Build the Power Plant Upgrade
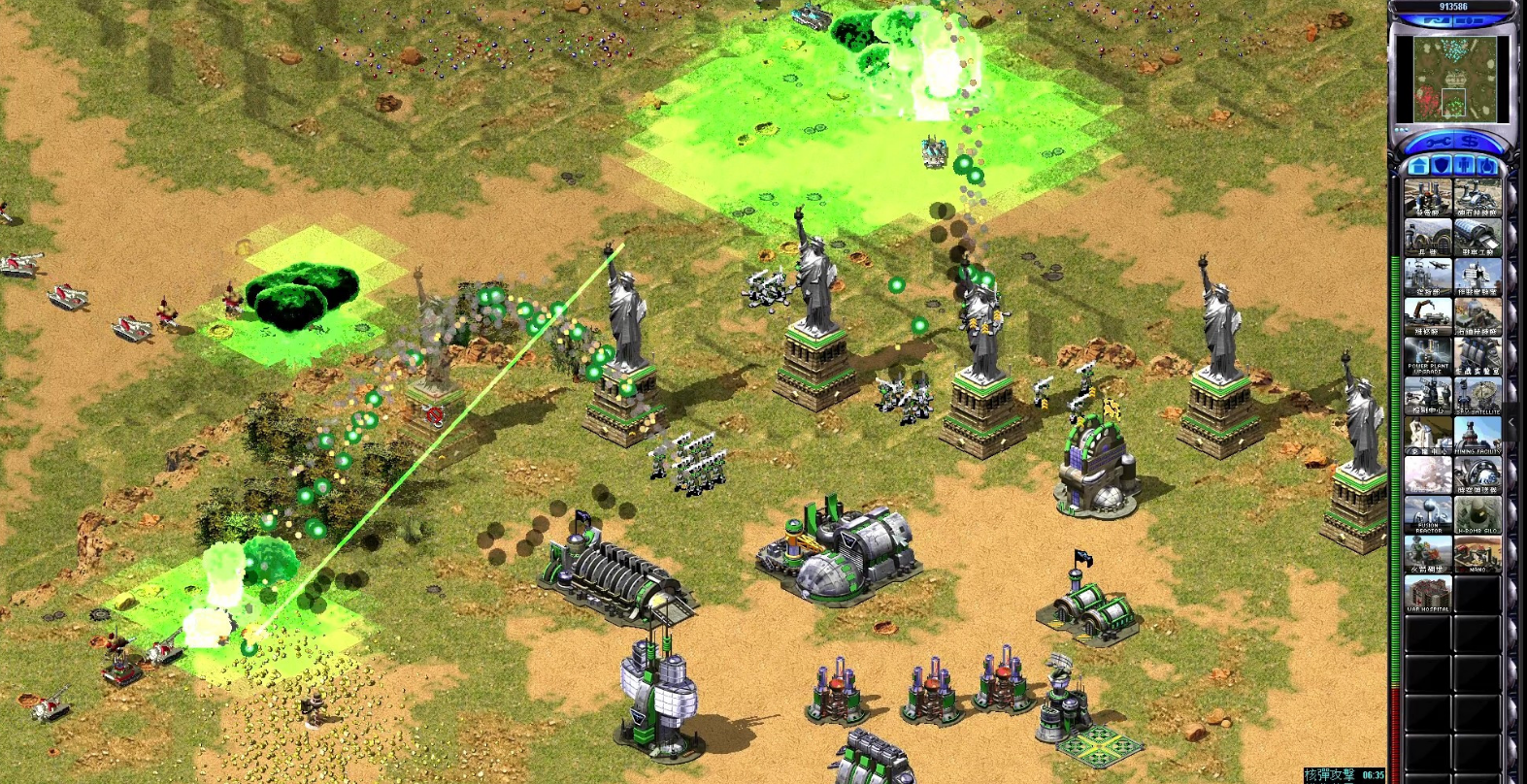Screen dimensions: 1527x784 (1427, 355)
